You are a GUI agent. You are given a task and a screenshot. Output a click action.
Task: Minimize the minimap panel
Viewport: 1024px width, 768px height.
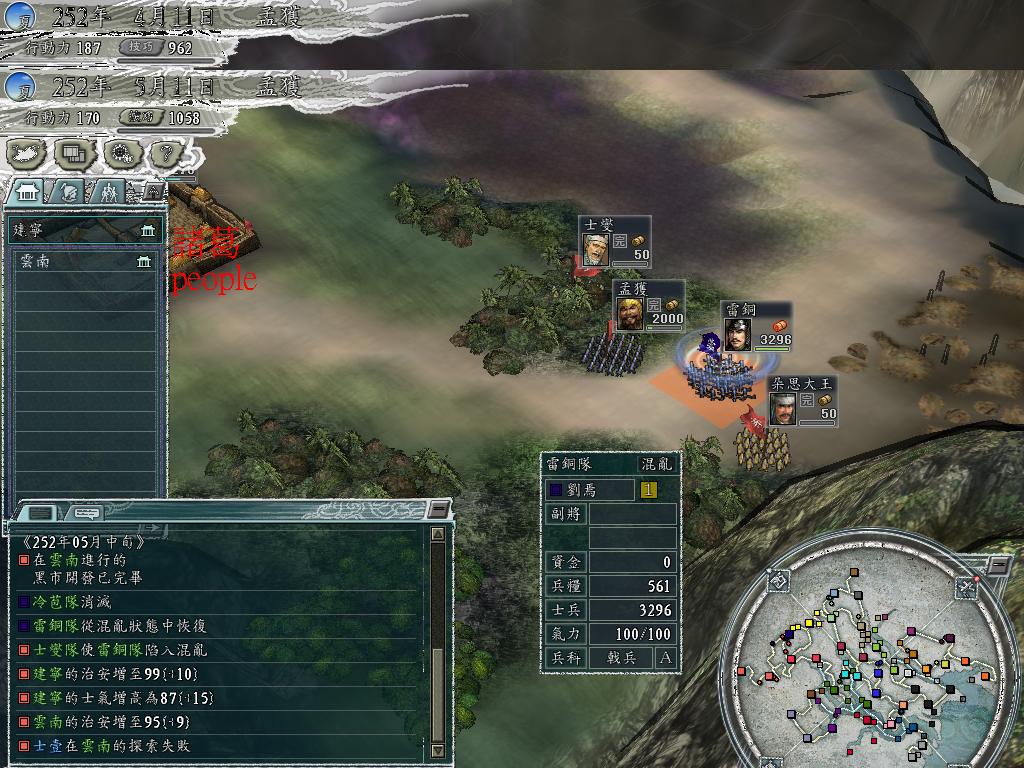(x=1000, y=565)
